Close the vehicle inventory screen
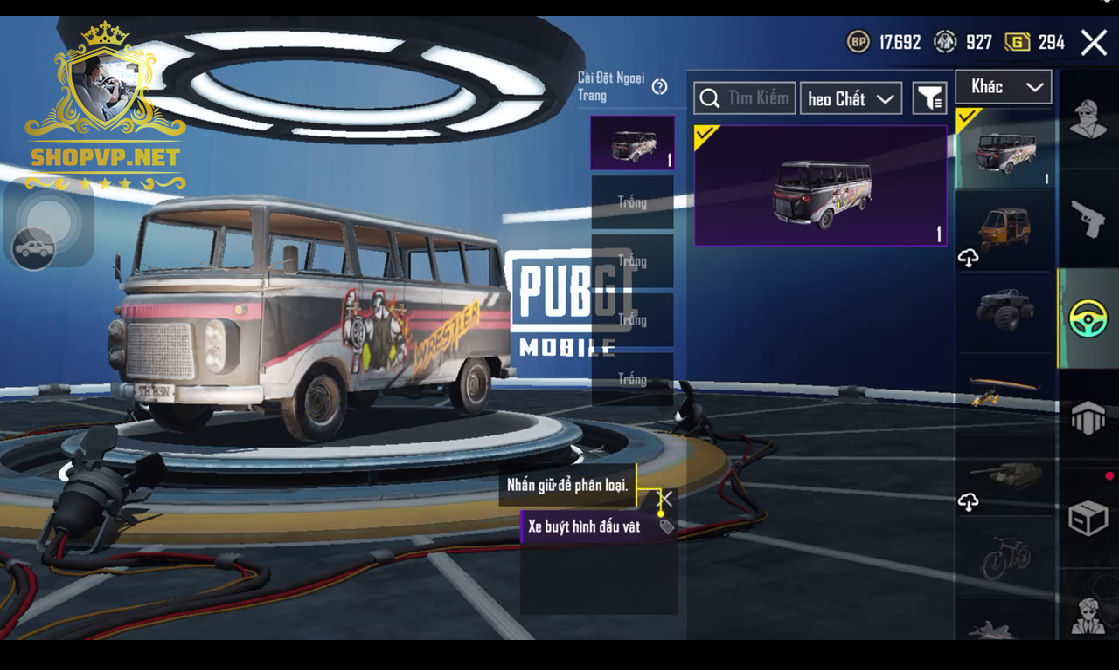The image size is (1119, 670). (x=1093, y=42)
